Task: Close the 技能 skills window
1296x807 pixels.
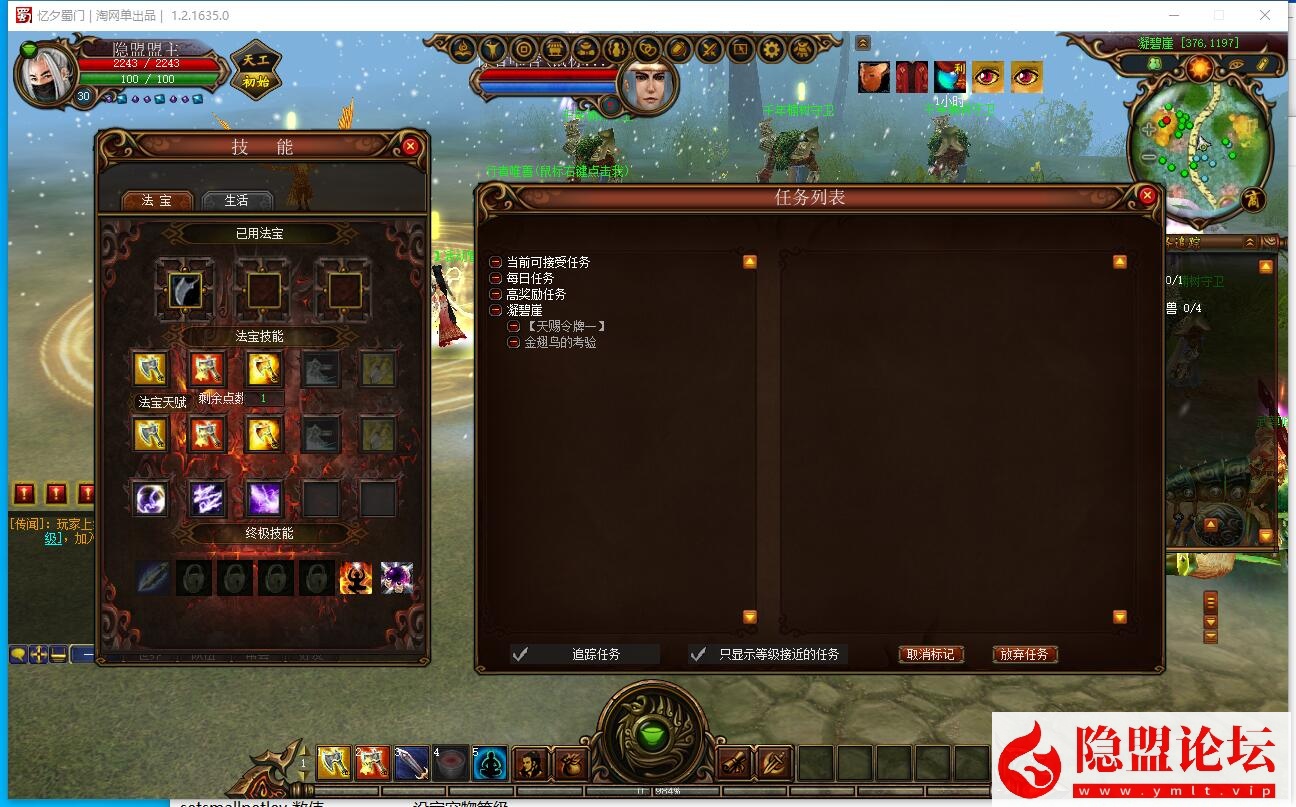Action: (x=410, y=146)
